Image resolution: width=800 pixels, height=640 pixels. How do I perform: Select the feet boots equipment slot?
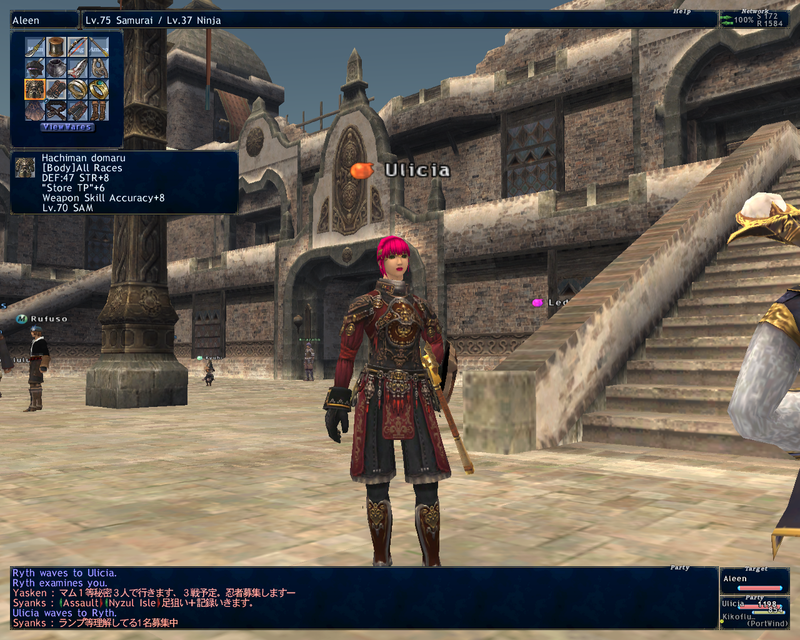[x=98, y=109]
